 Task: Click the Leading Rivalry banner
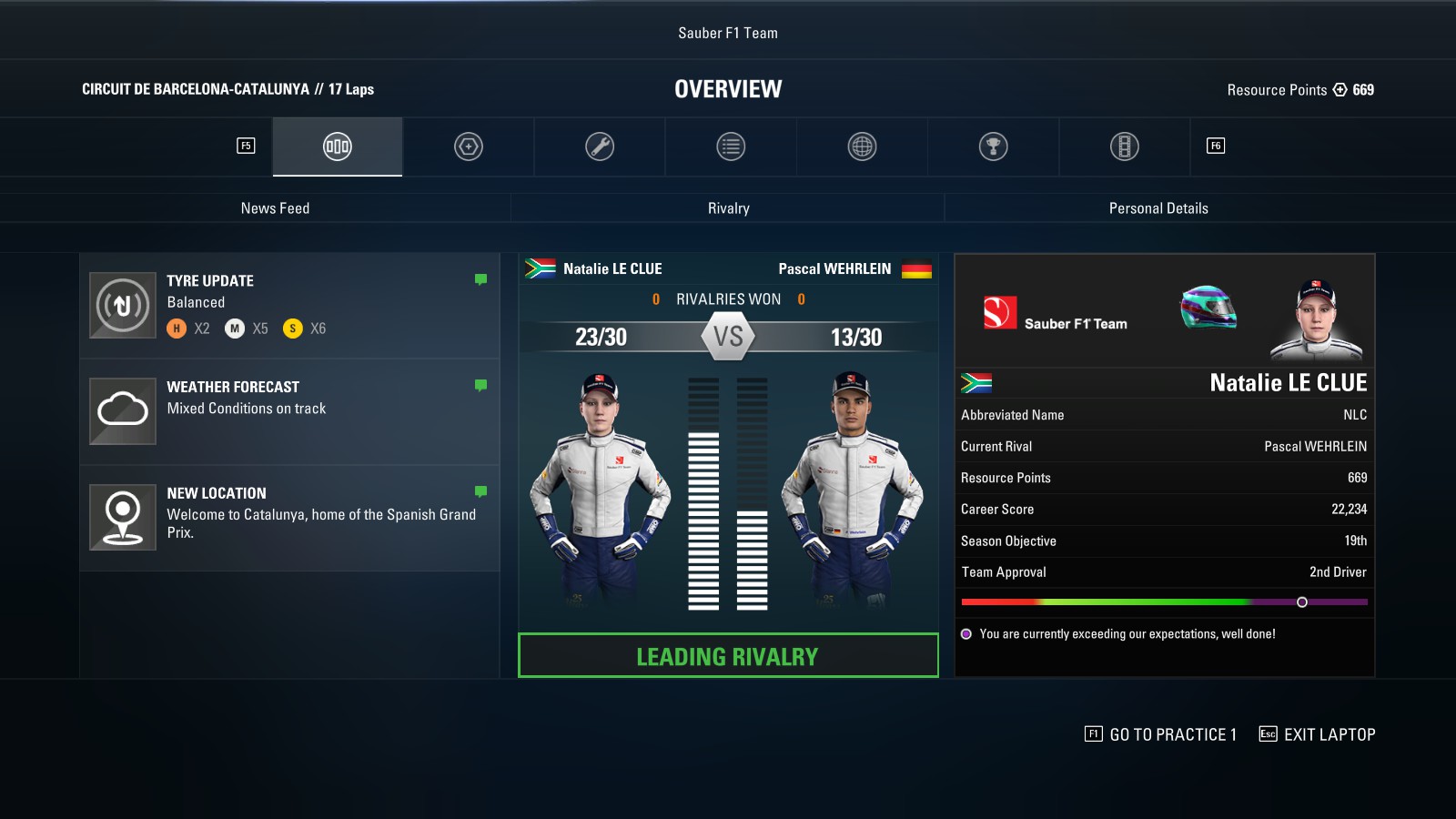coord(728,655)
